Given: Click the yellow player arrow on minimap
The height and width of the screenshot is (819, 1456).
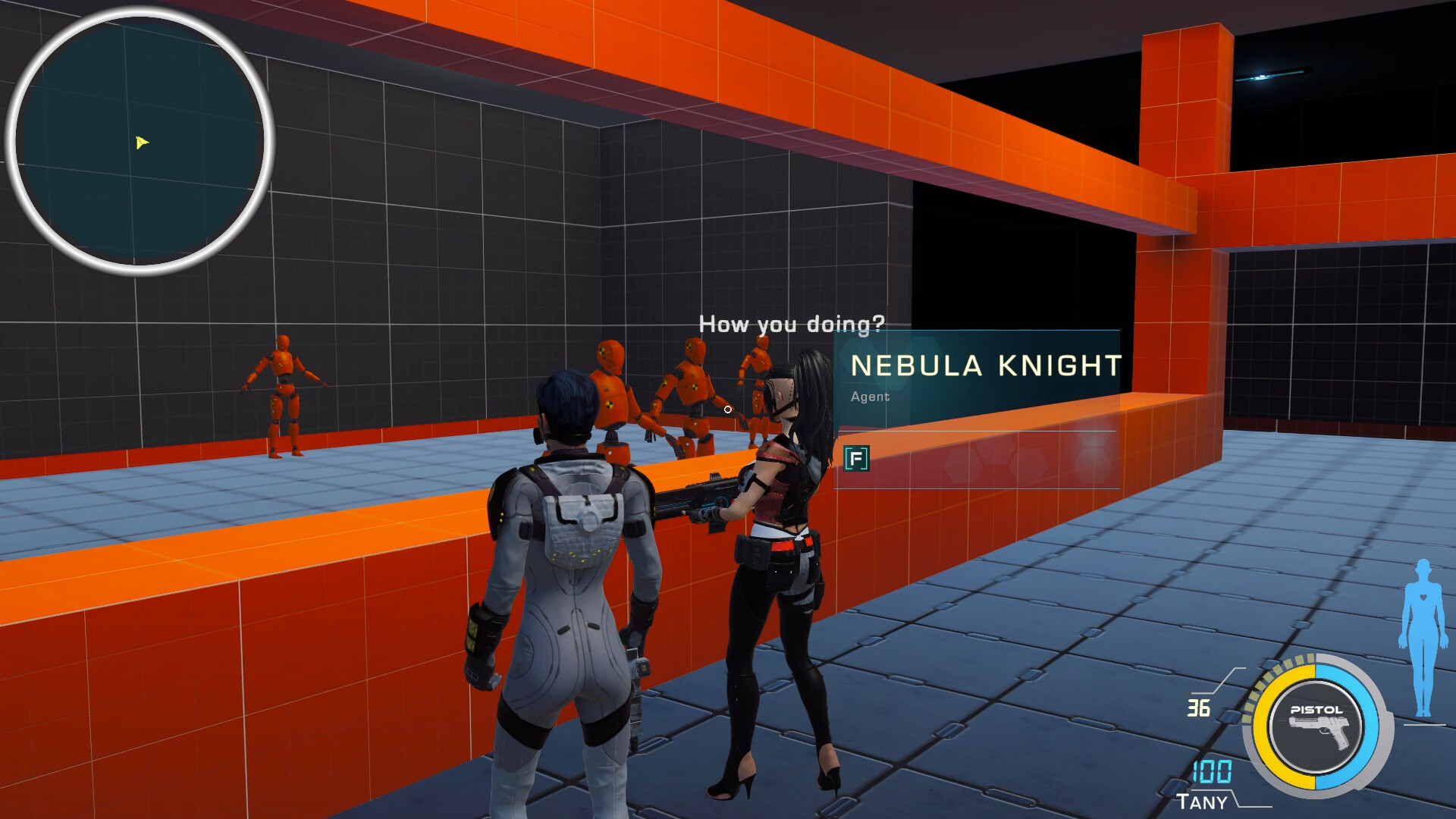Looking at the screenshot, I should click(142, 142).
